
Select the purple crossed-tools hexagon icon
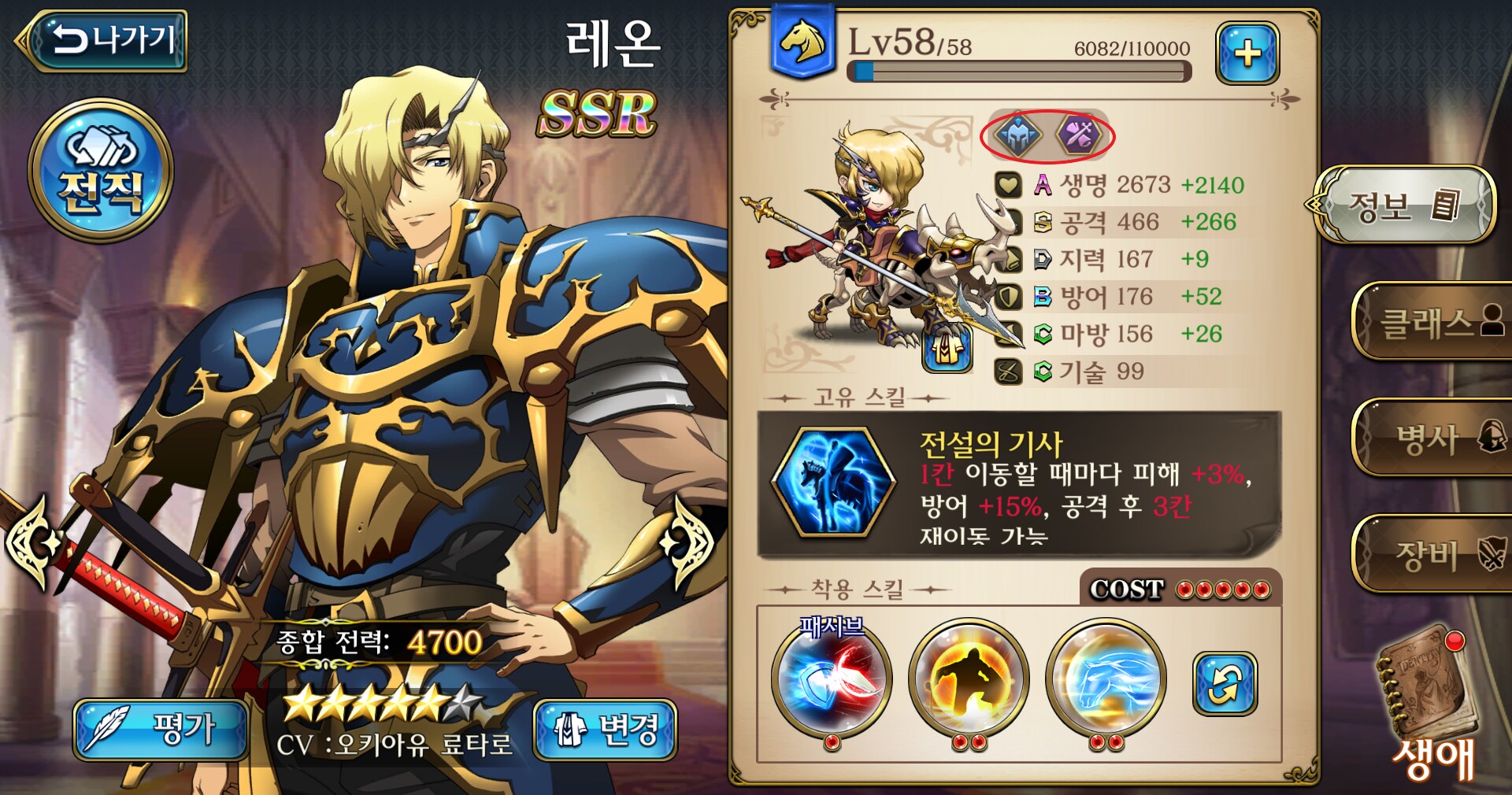click(x=1077, y=134)
